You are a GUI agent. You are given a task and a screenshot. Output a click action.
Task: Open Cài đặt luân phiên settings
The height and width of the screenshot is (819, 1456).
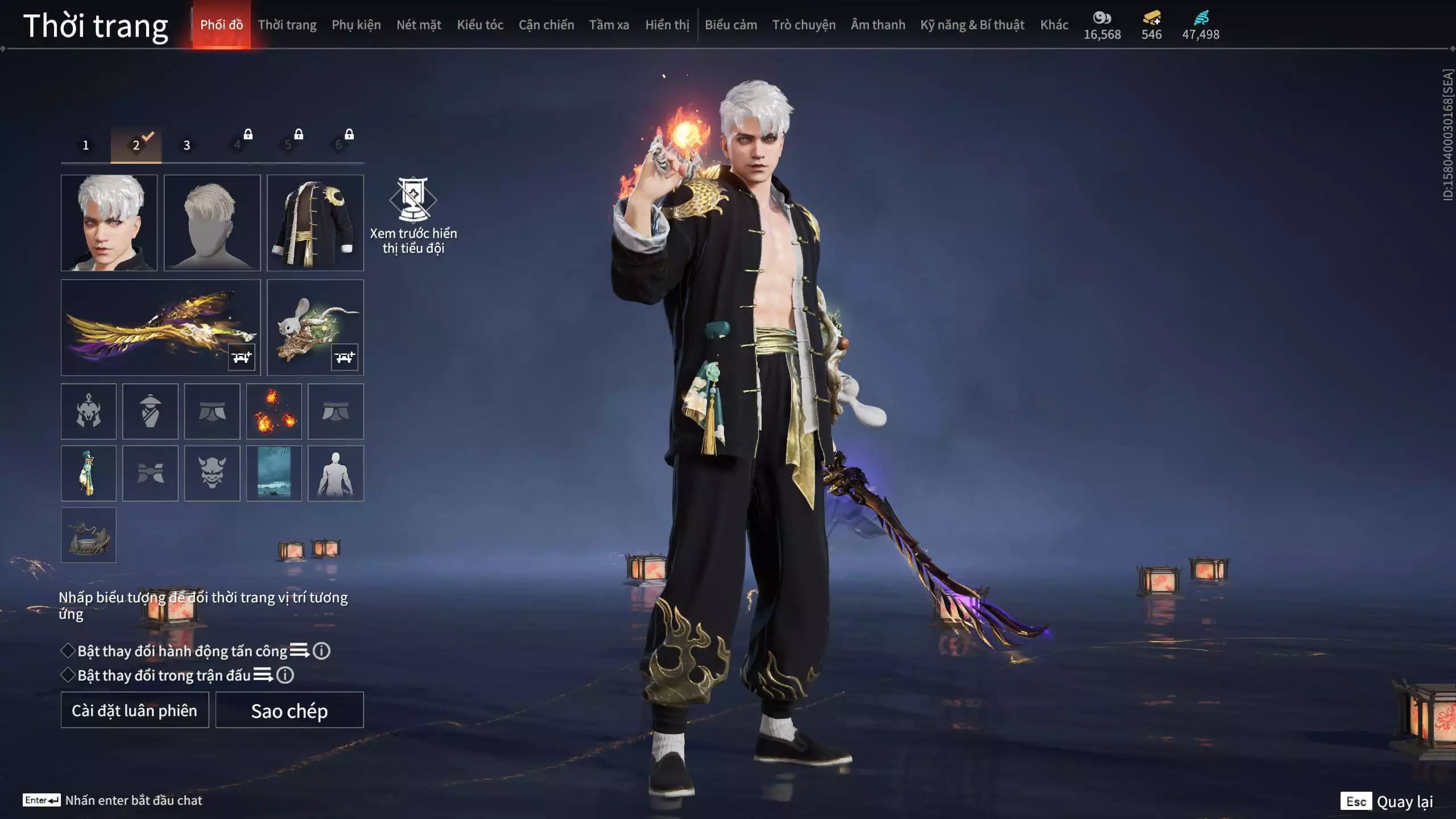click(134, 710)
